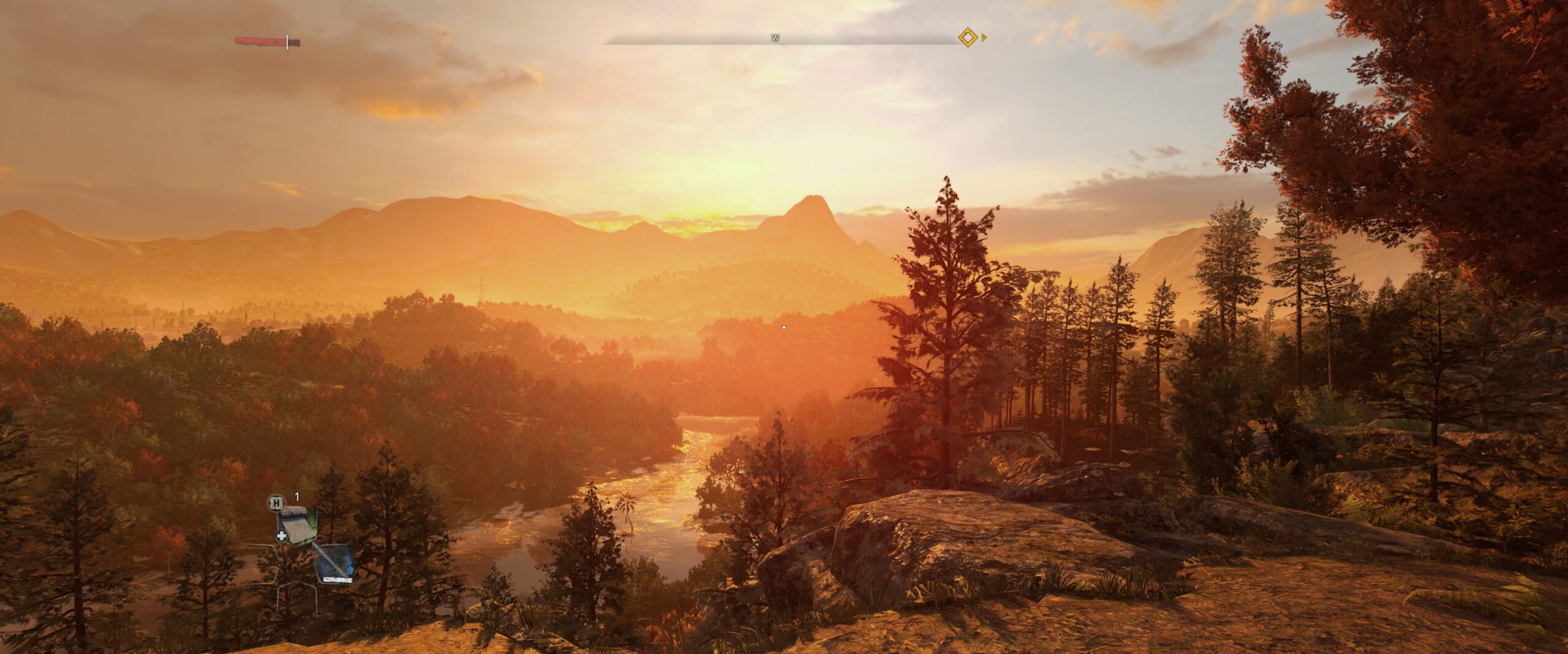Click the yellow diamond objective marker
1568x654 pixels.
pyautogui.click(x=967, y=38)
